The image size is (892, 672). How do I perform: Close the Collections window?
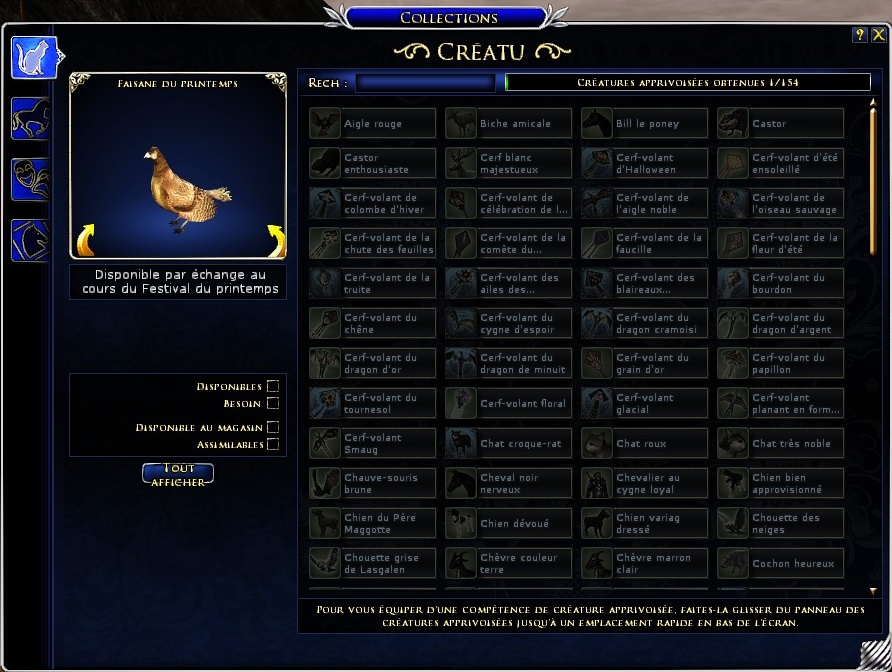click(x=878, y=34)
